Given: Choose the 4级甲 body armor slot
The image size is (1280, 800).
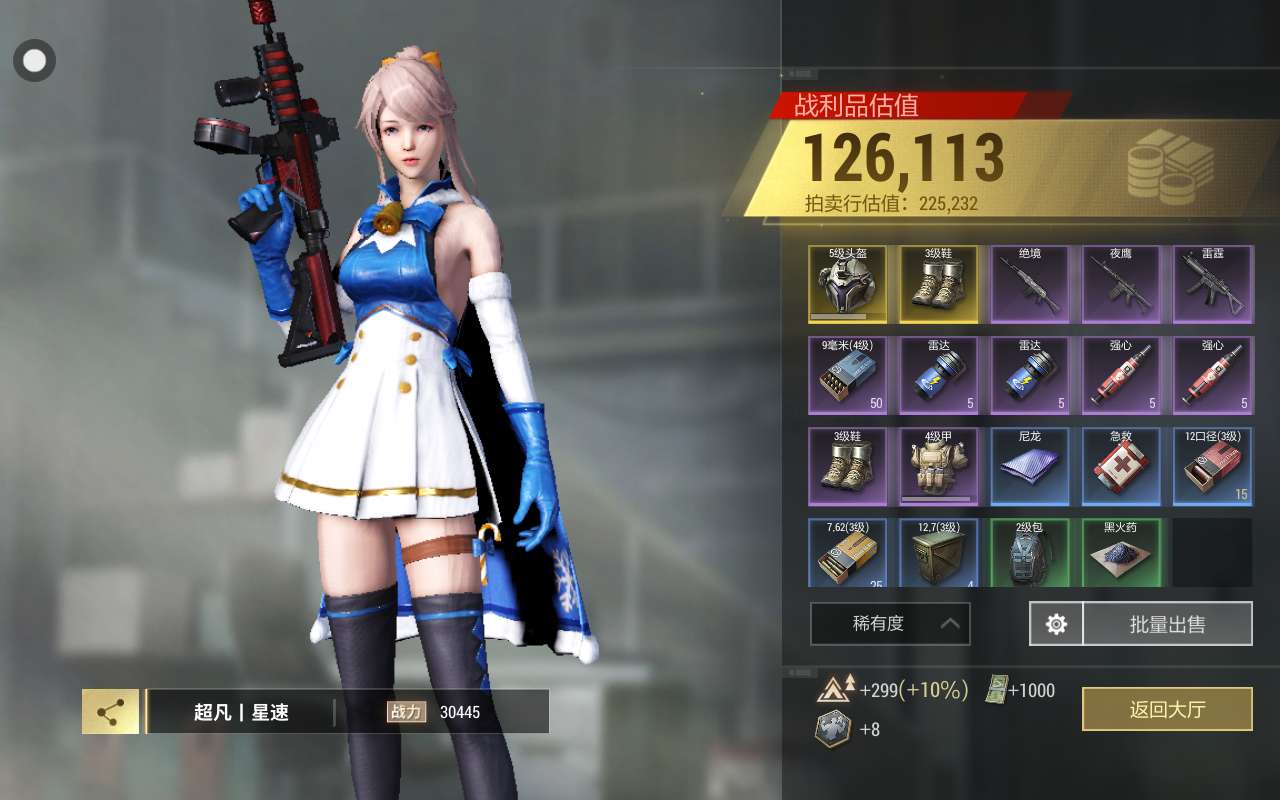Looking at the screenshot, I should click(x=938, y=467).
